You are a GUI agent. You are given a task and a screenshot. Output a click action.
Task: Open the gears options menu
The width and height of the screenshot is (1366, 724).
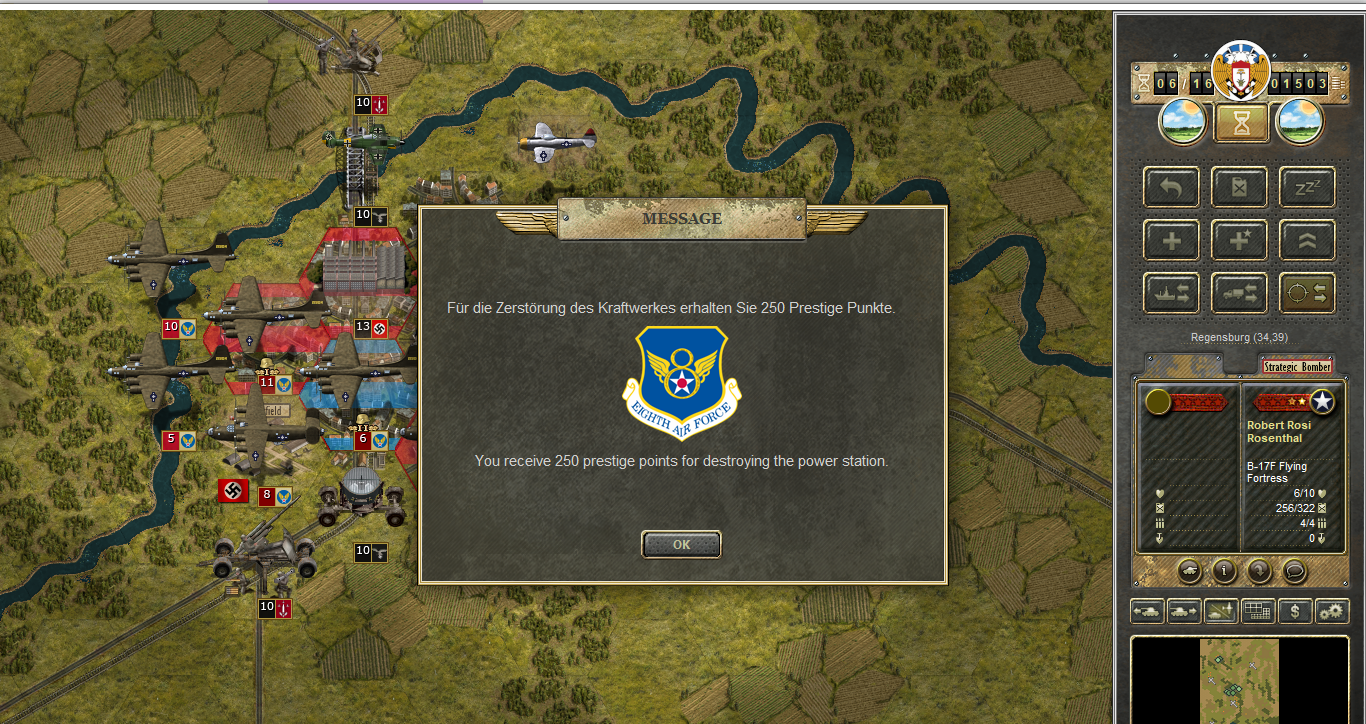pos(1332,610)
